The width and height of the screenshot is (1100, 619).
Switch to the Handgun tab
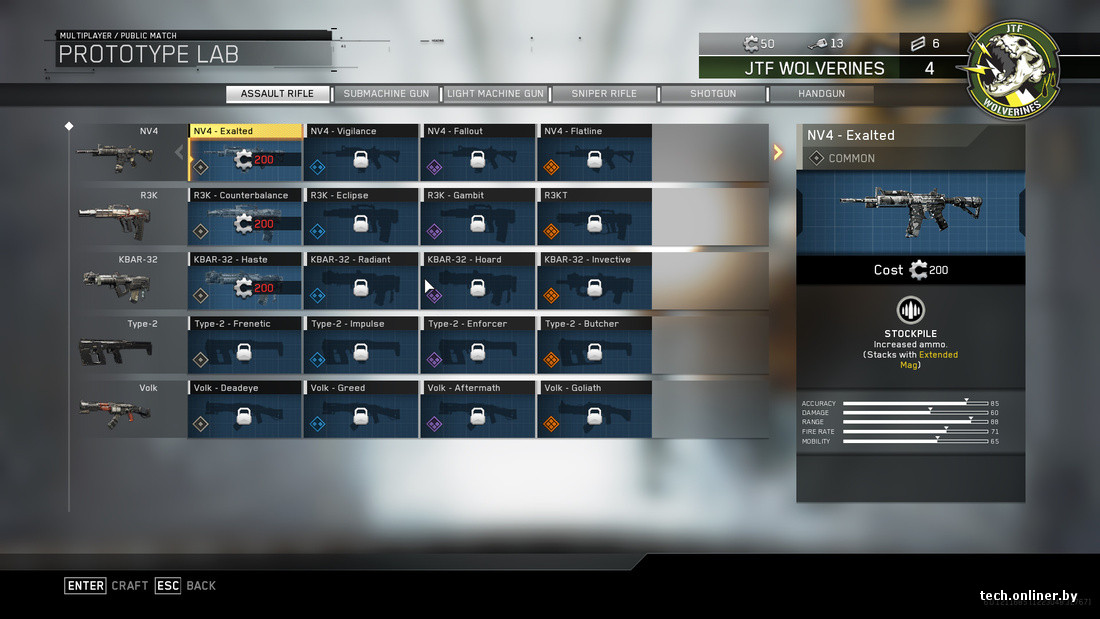tap(821, 94)
